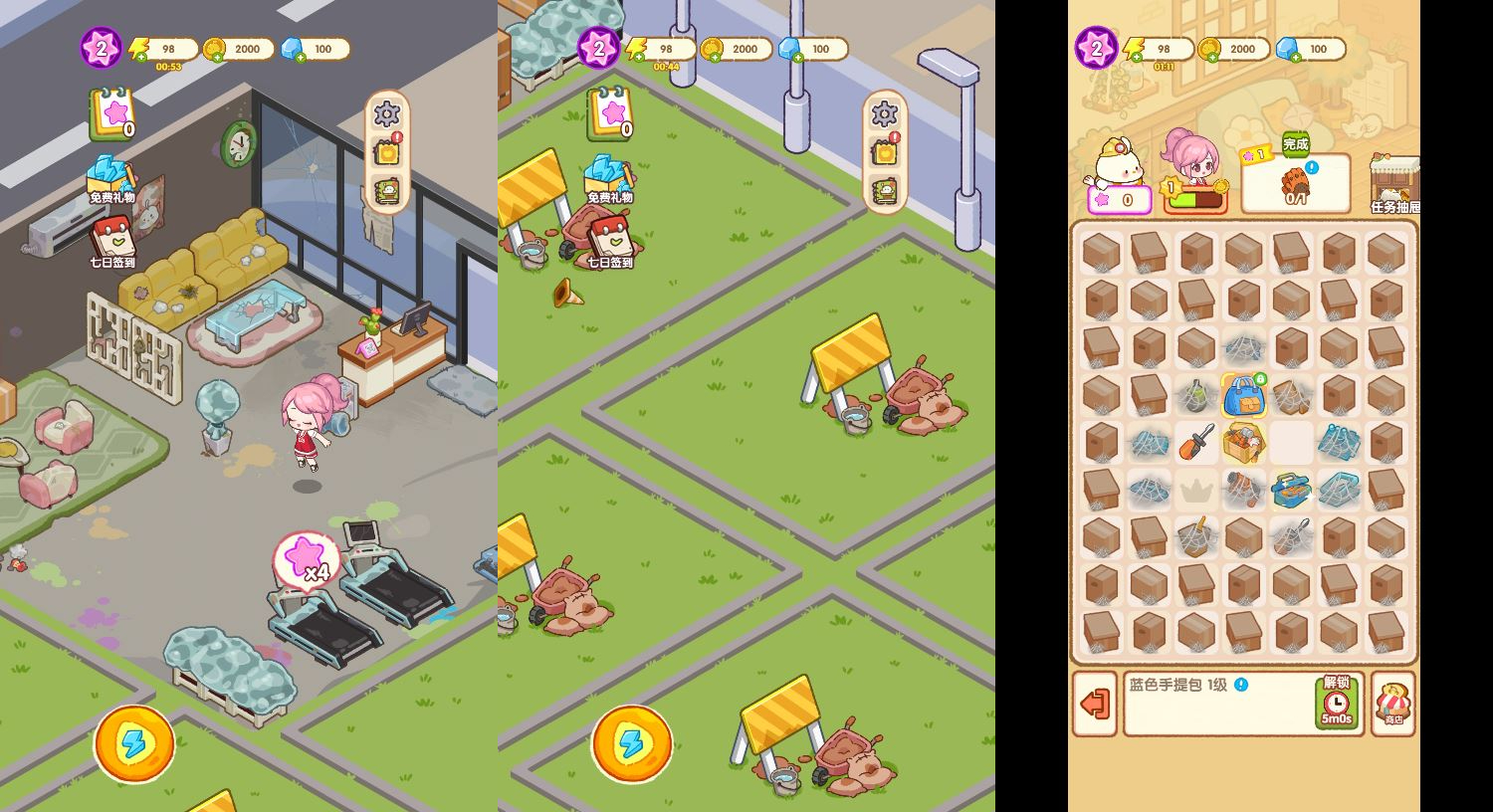Show info for 蓝色手提包 1级
This screenshot has height=812, width=1493.
(1241, 685)
